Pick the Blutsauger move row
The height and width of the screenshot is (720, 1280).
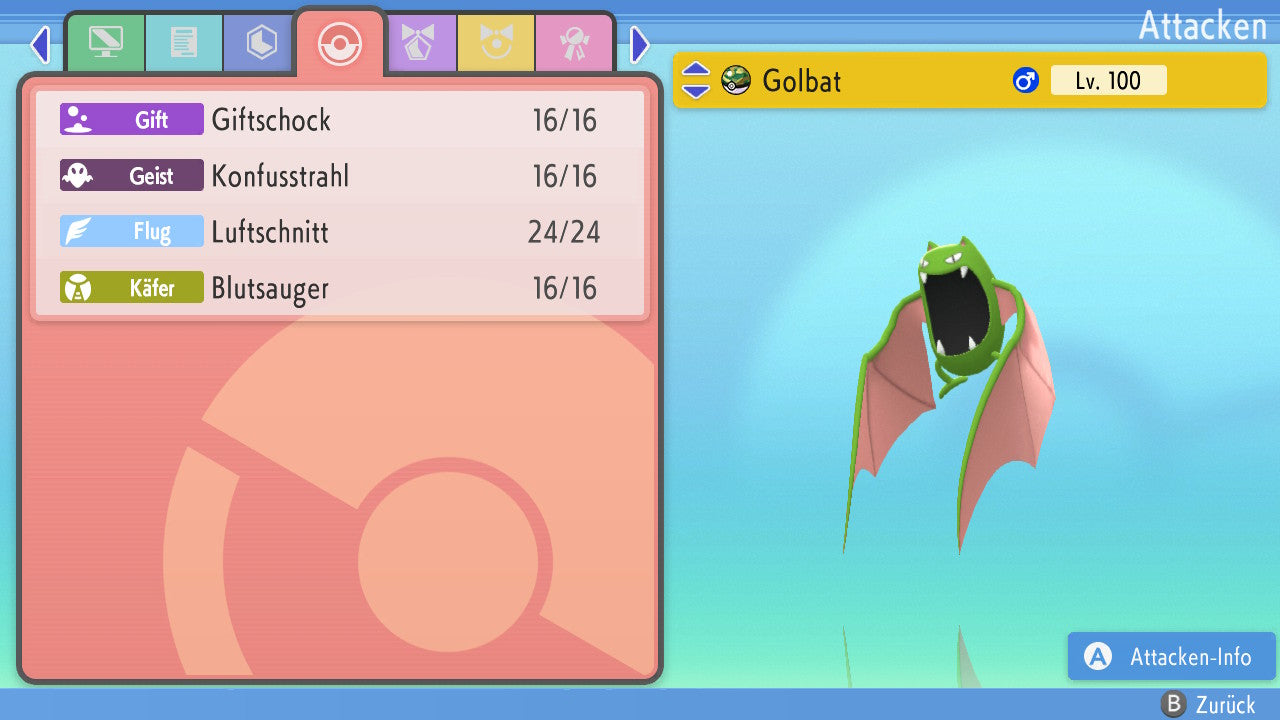340,288
